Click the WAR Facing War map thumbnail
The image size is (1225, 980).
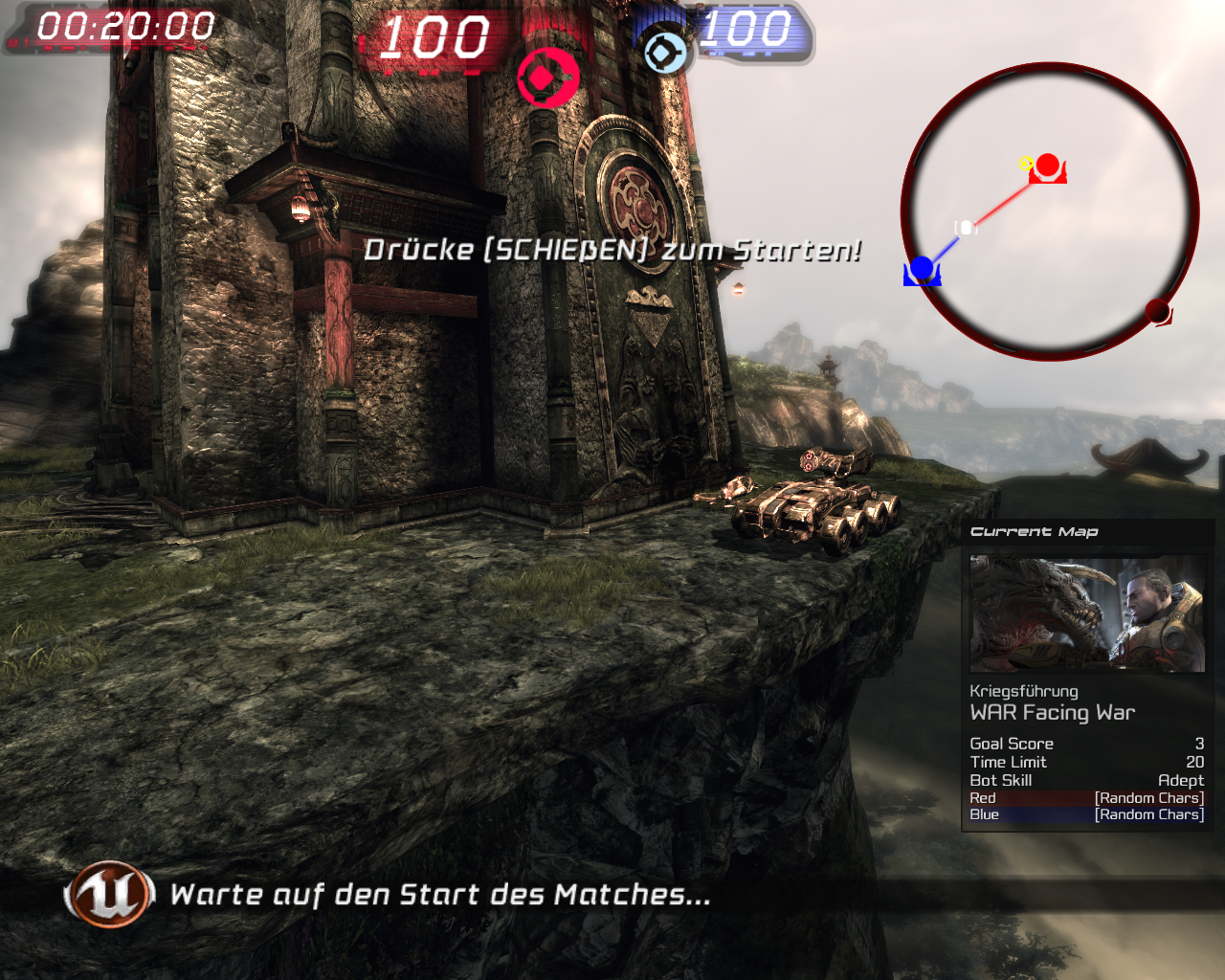click(1087, 612)
